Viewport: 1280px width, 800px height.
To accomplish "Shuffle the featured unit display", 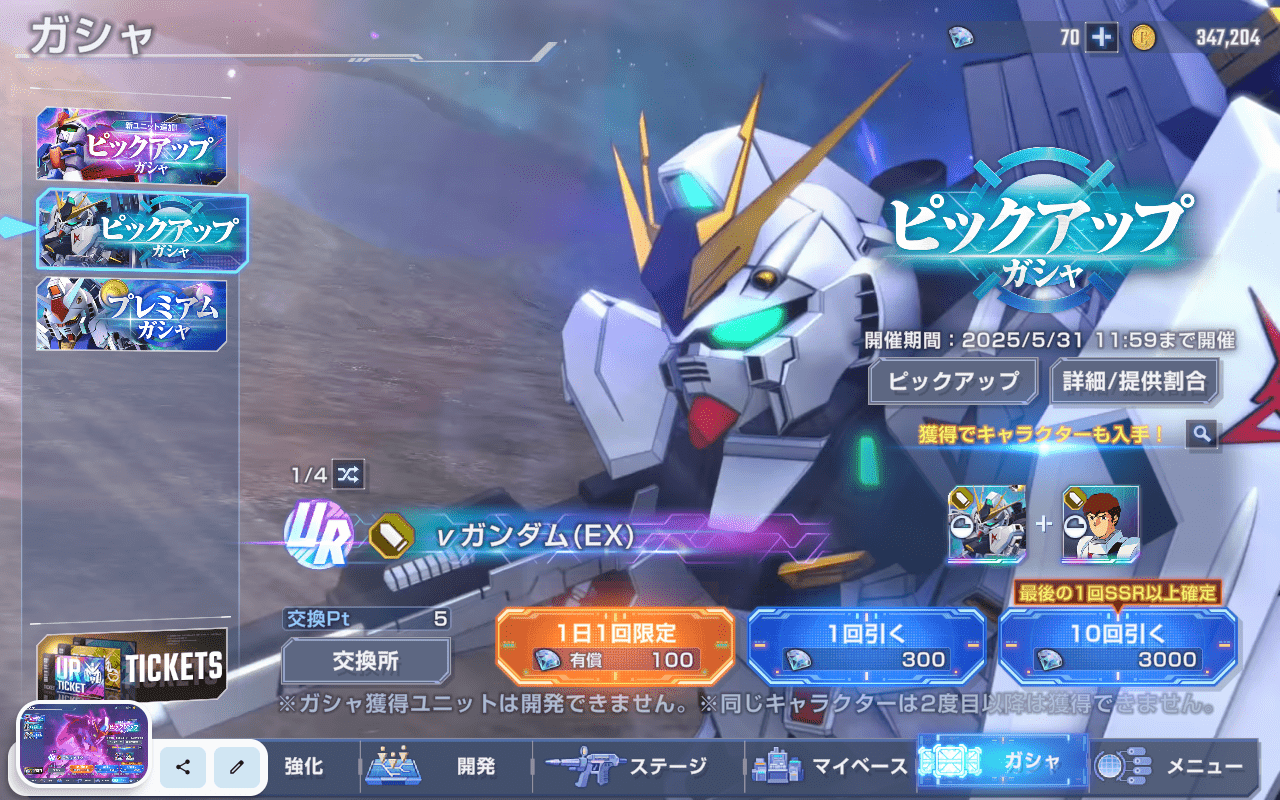I will (x=349, y=474).
